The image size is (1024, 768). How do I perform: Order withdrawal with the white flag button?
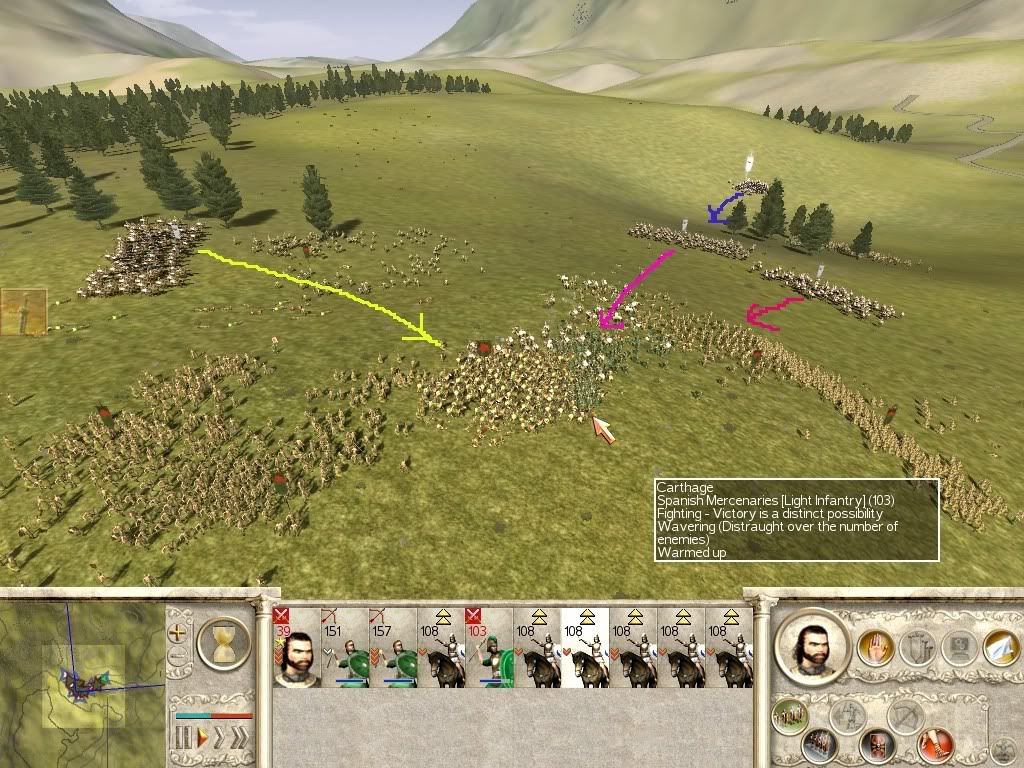(1001, 648)
